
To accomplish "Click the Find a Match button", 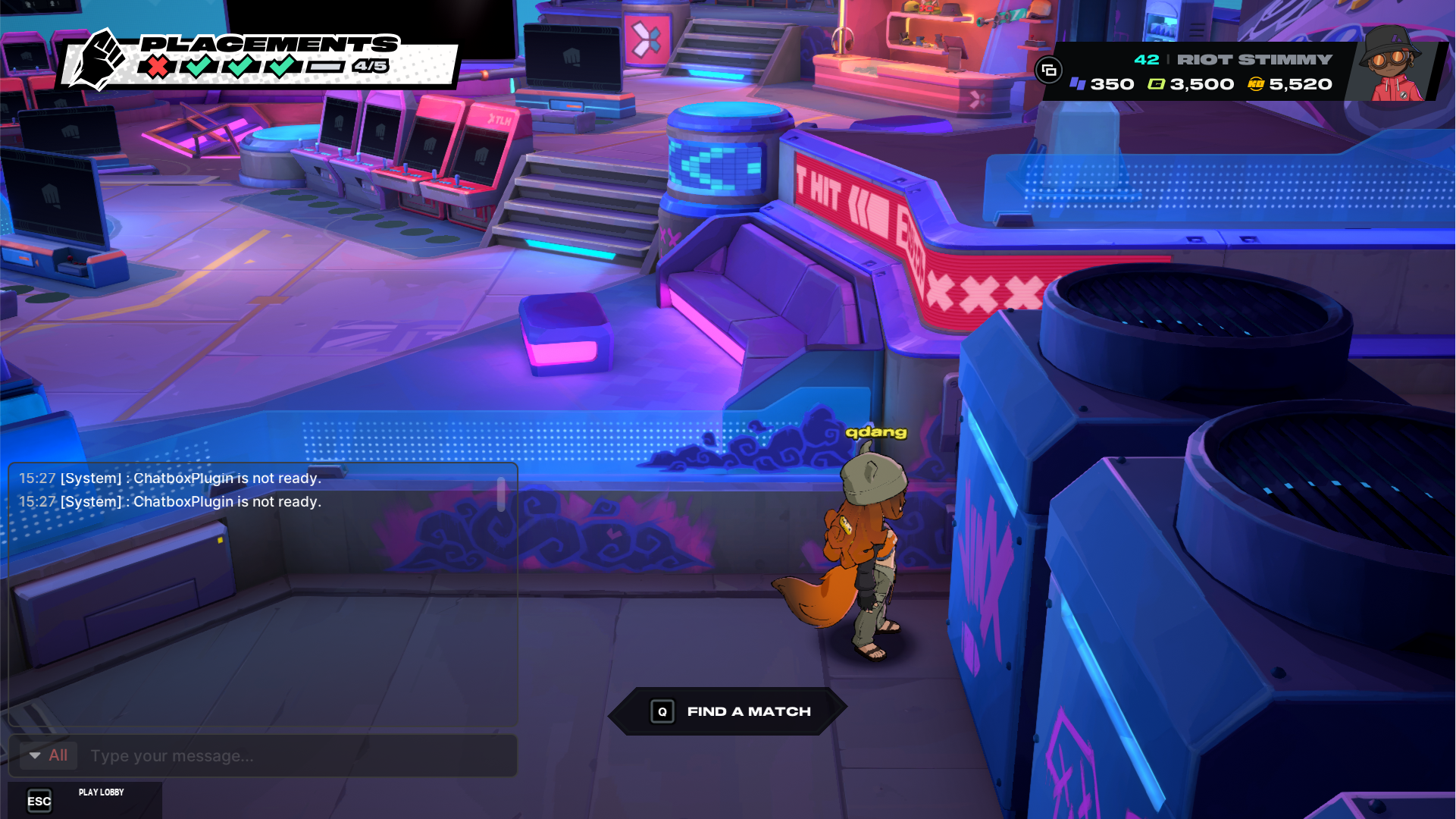I will click(729, 711).
